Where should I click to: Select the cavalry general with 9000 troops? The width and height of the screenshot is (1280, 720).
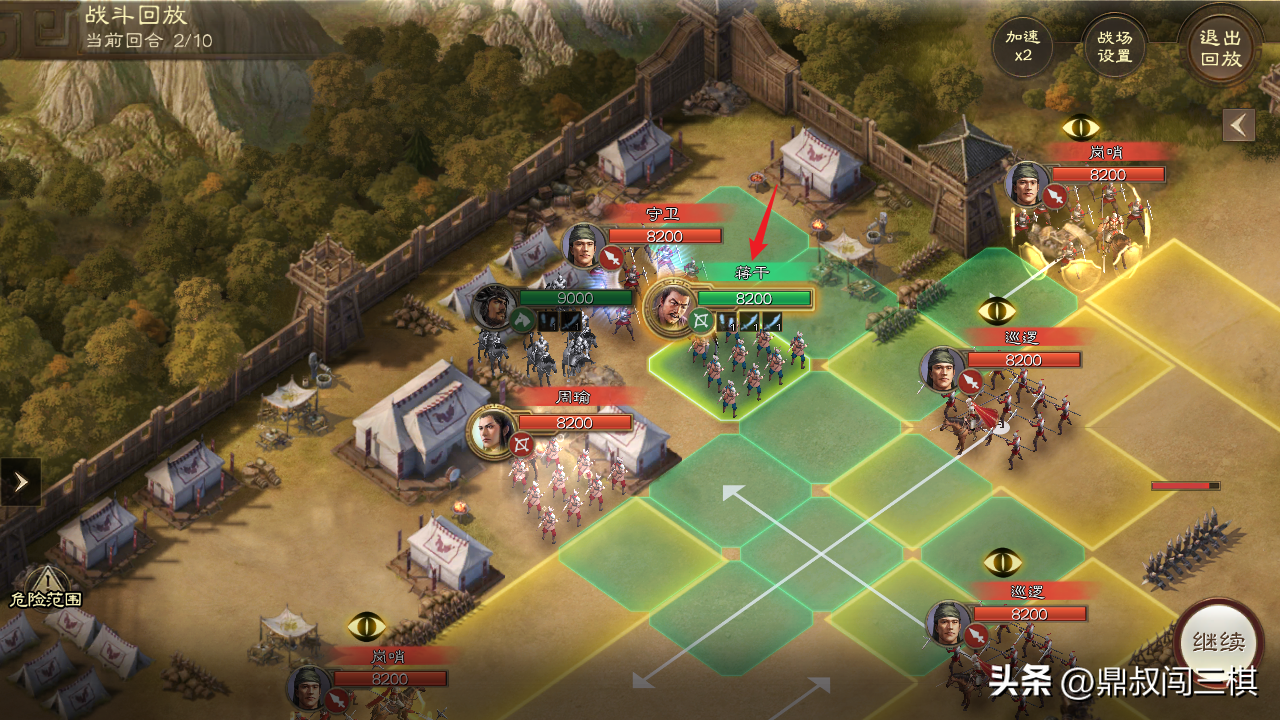click(x=495, y=307)
